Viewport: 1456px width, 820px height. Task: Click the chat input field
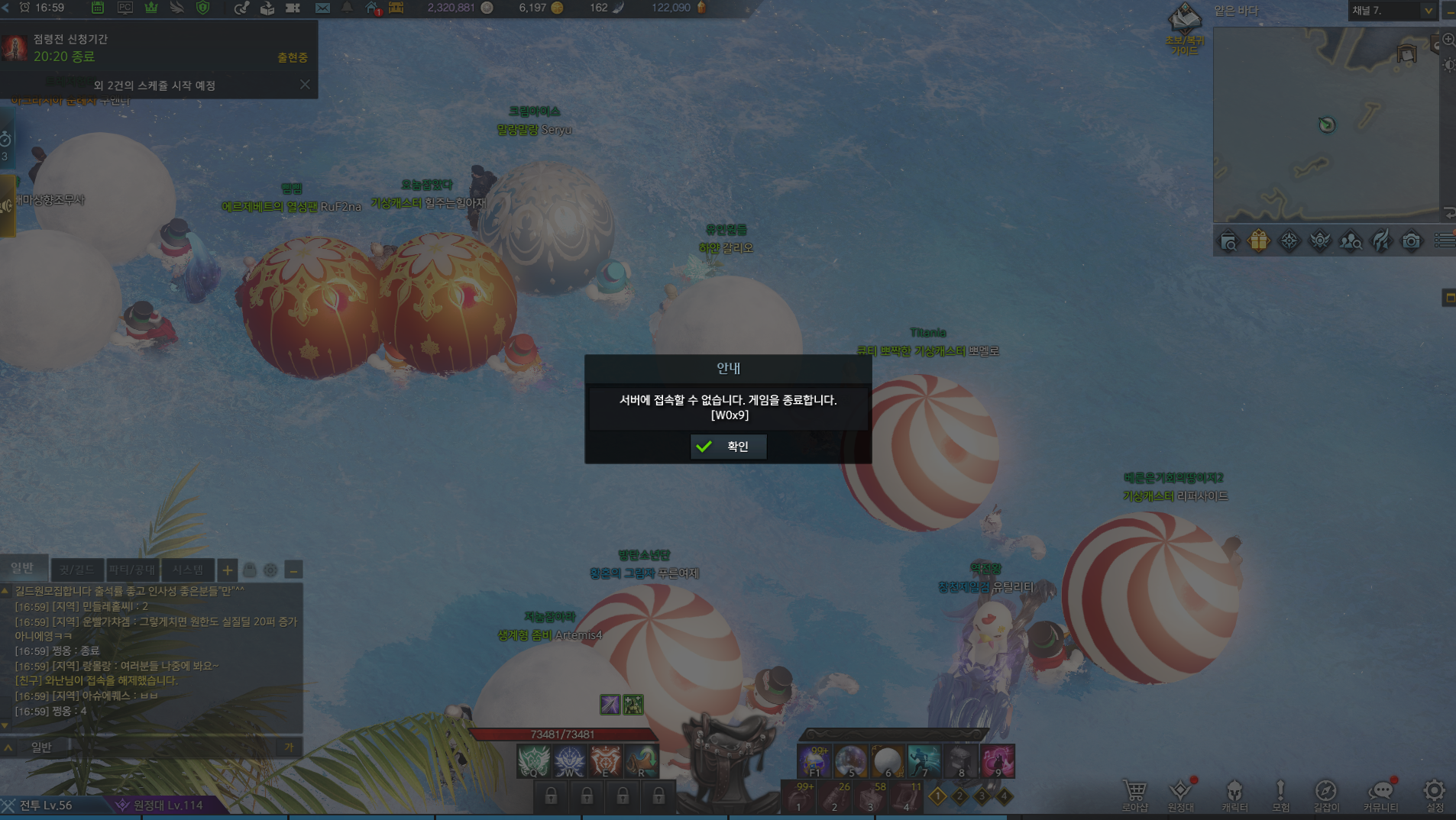[x=153, y=747]
